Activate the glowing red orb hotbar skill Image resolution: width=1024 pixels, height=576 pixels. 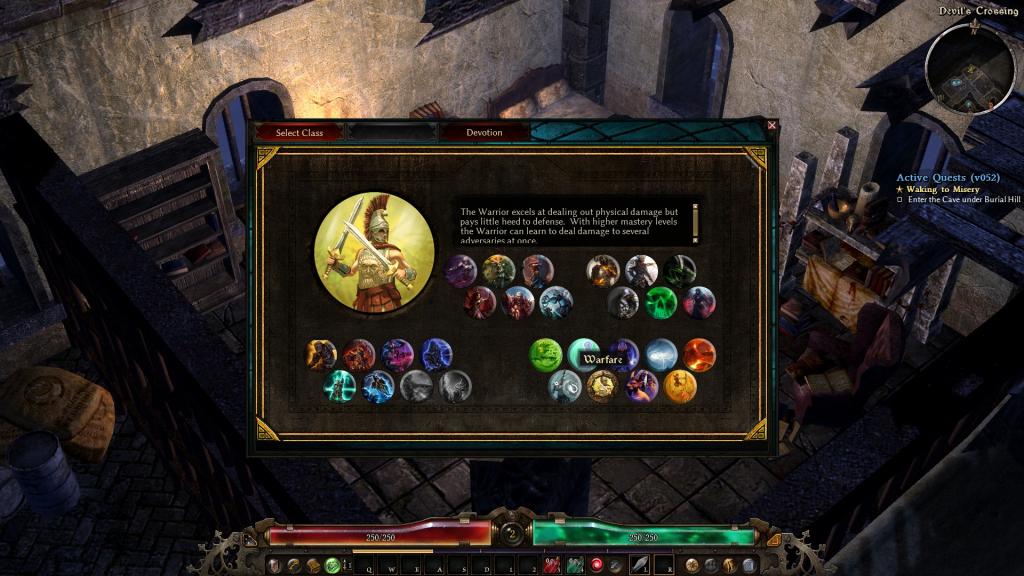click(597, 565)
